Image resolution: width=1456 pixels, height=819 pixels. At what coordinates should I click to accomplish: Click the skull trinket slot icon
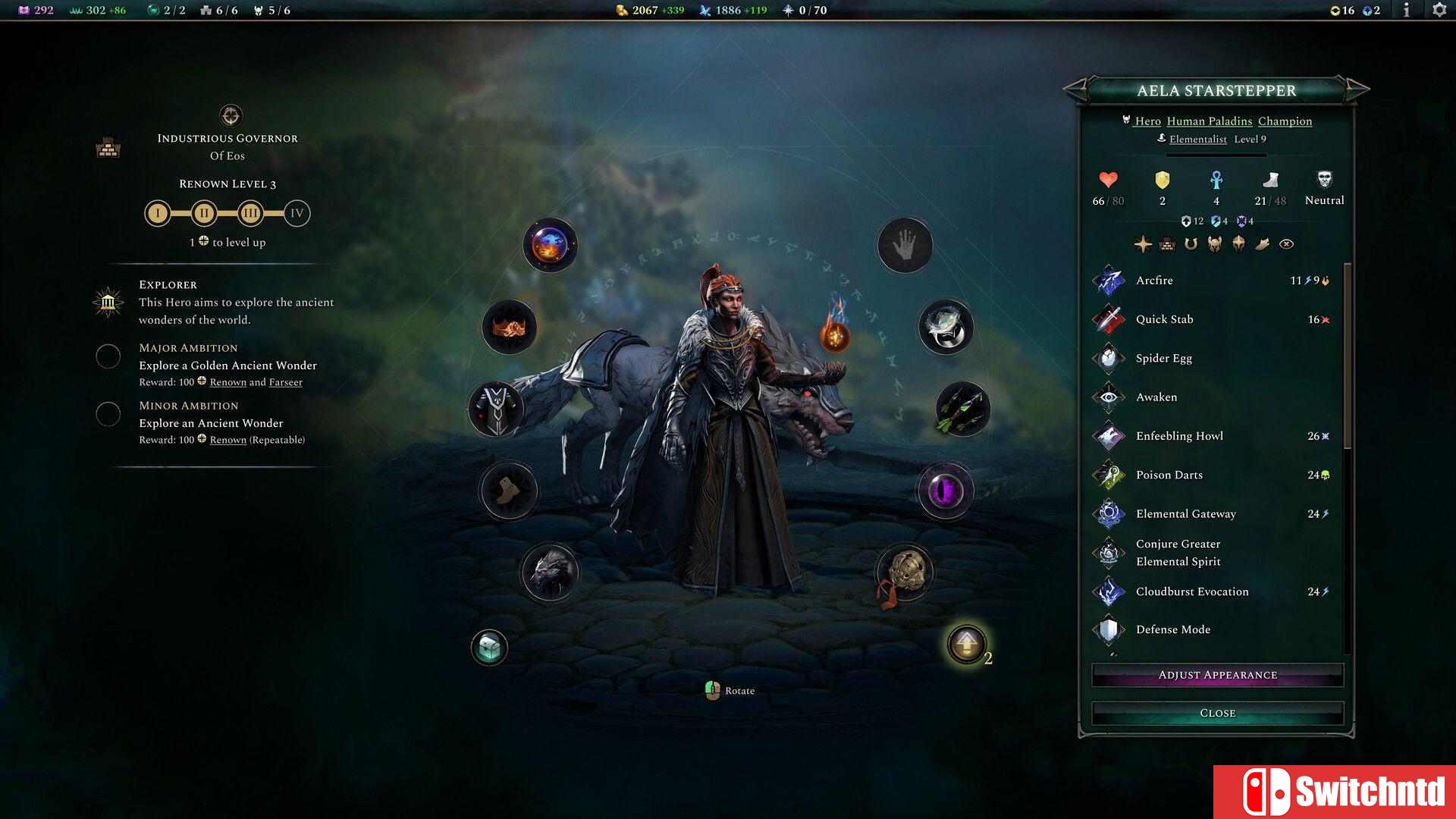tap(905, 573)
